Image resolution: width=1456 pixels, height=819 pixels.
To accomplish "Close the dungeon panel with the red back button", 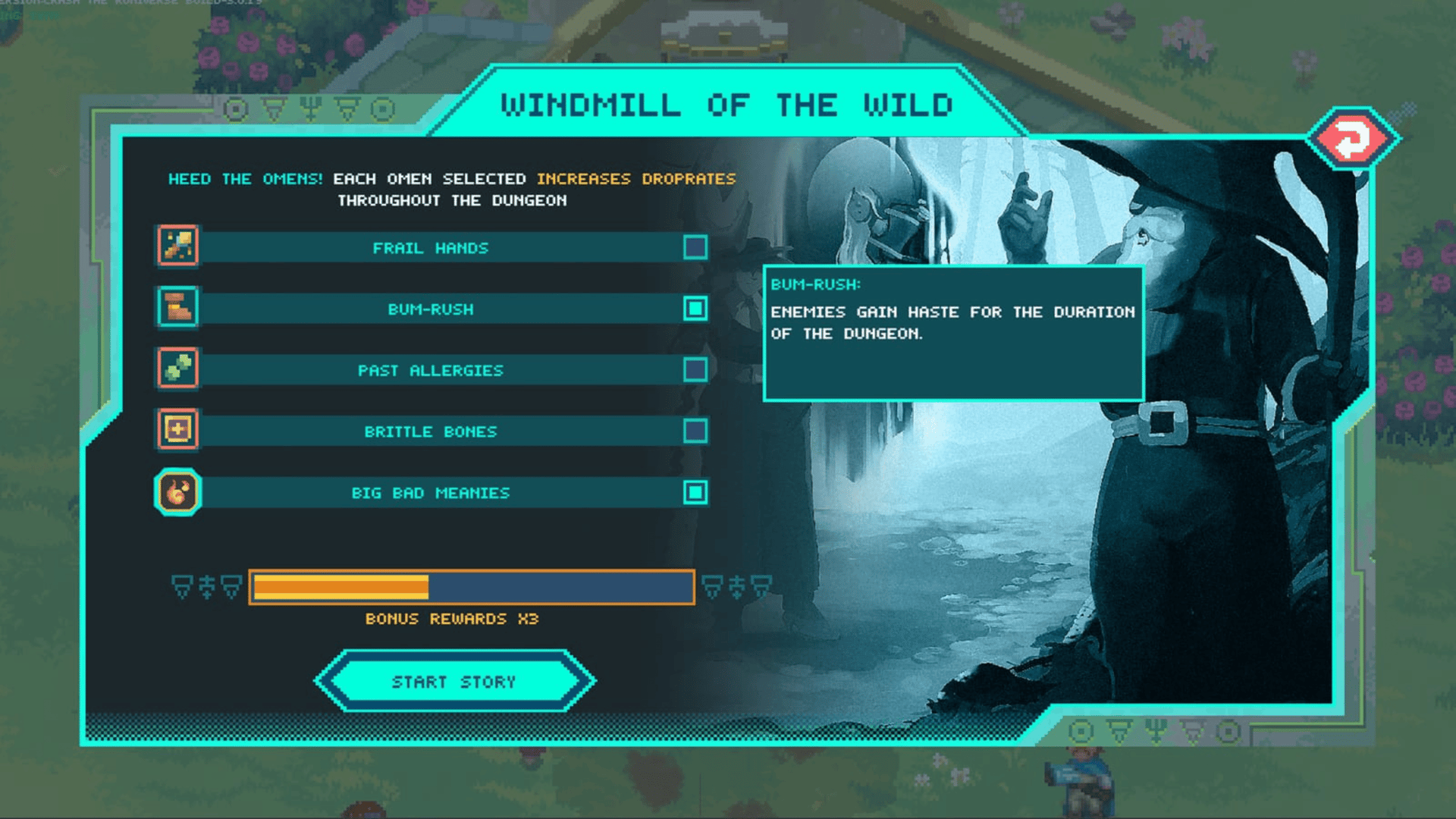I will [x=1352, y=139].
